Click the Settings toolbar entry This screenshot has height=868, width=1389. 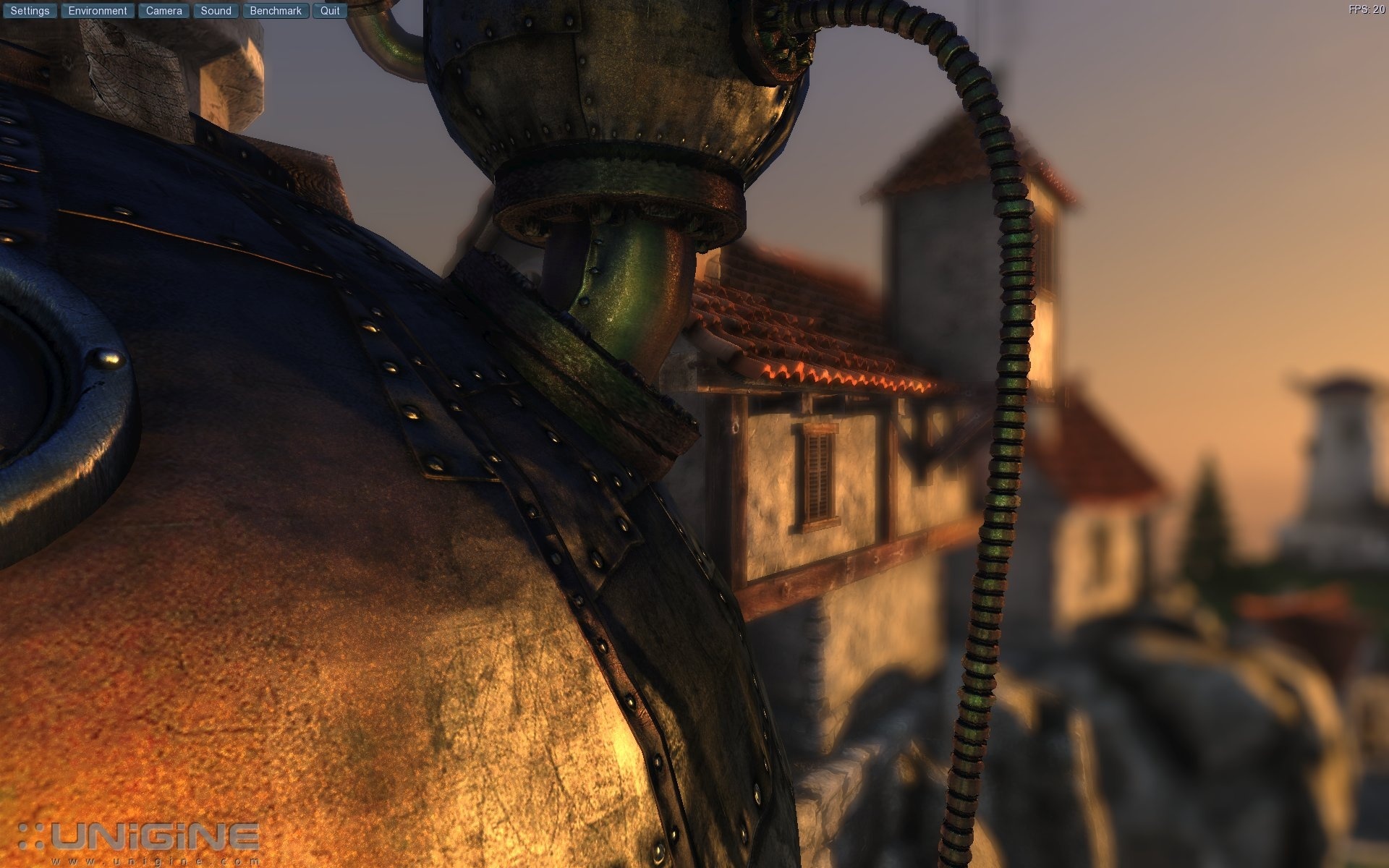tap(29, 10)
